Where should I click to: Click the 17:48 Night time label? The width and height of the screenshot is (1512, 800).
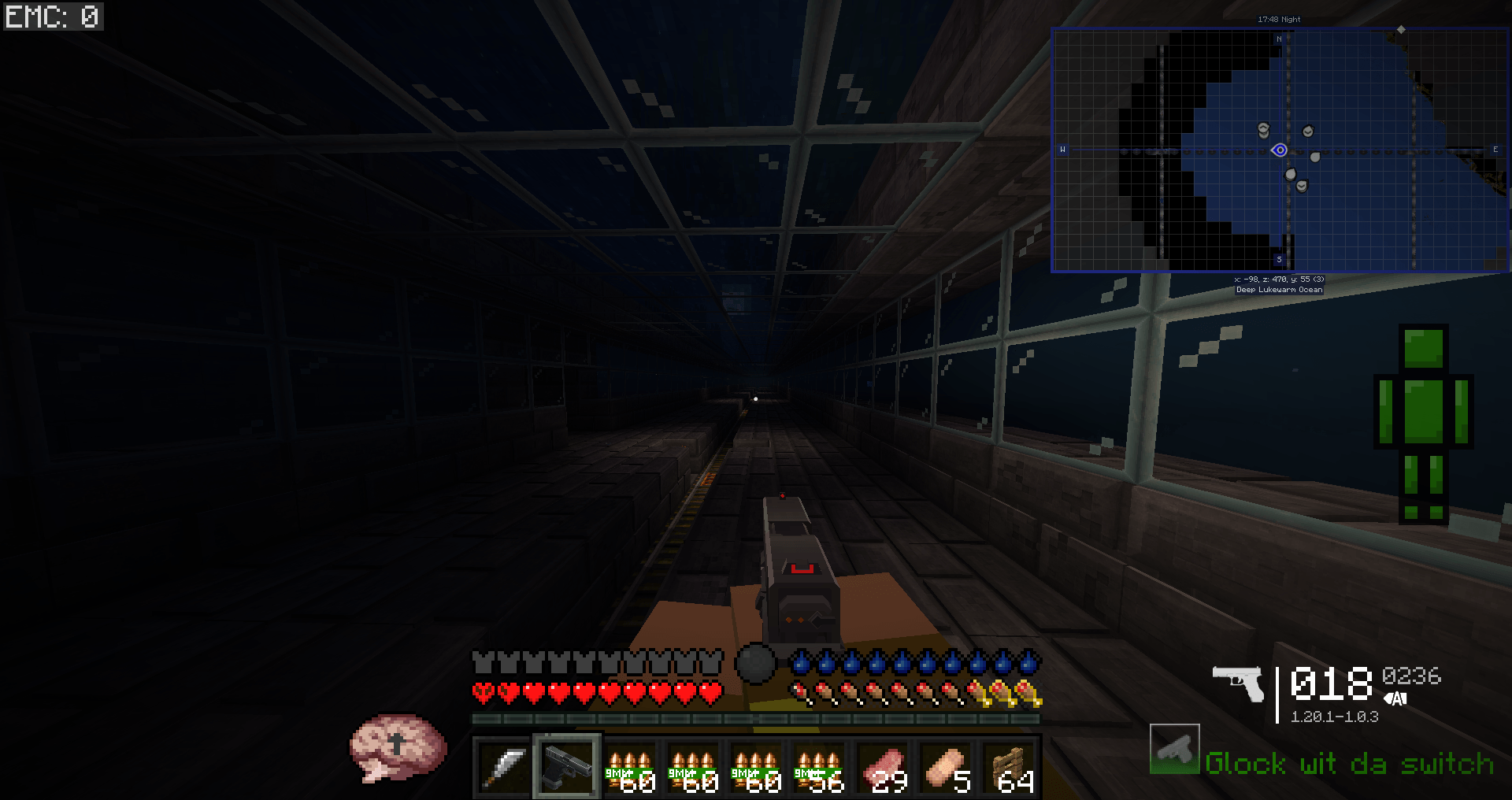coord(1278,18)
